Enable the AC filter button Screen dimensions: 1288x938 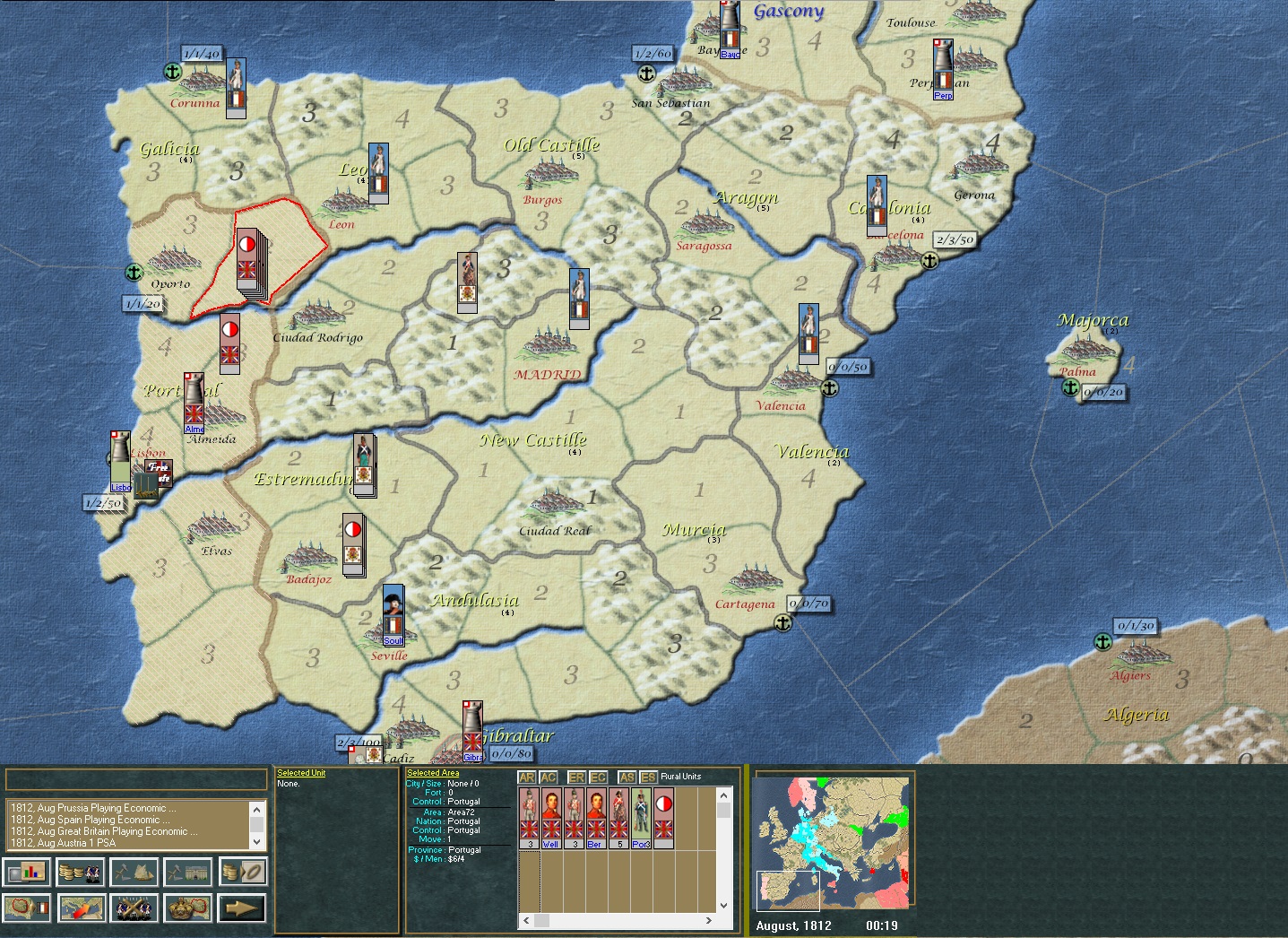pos(548,777)
